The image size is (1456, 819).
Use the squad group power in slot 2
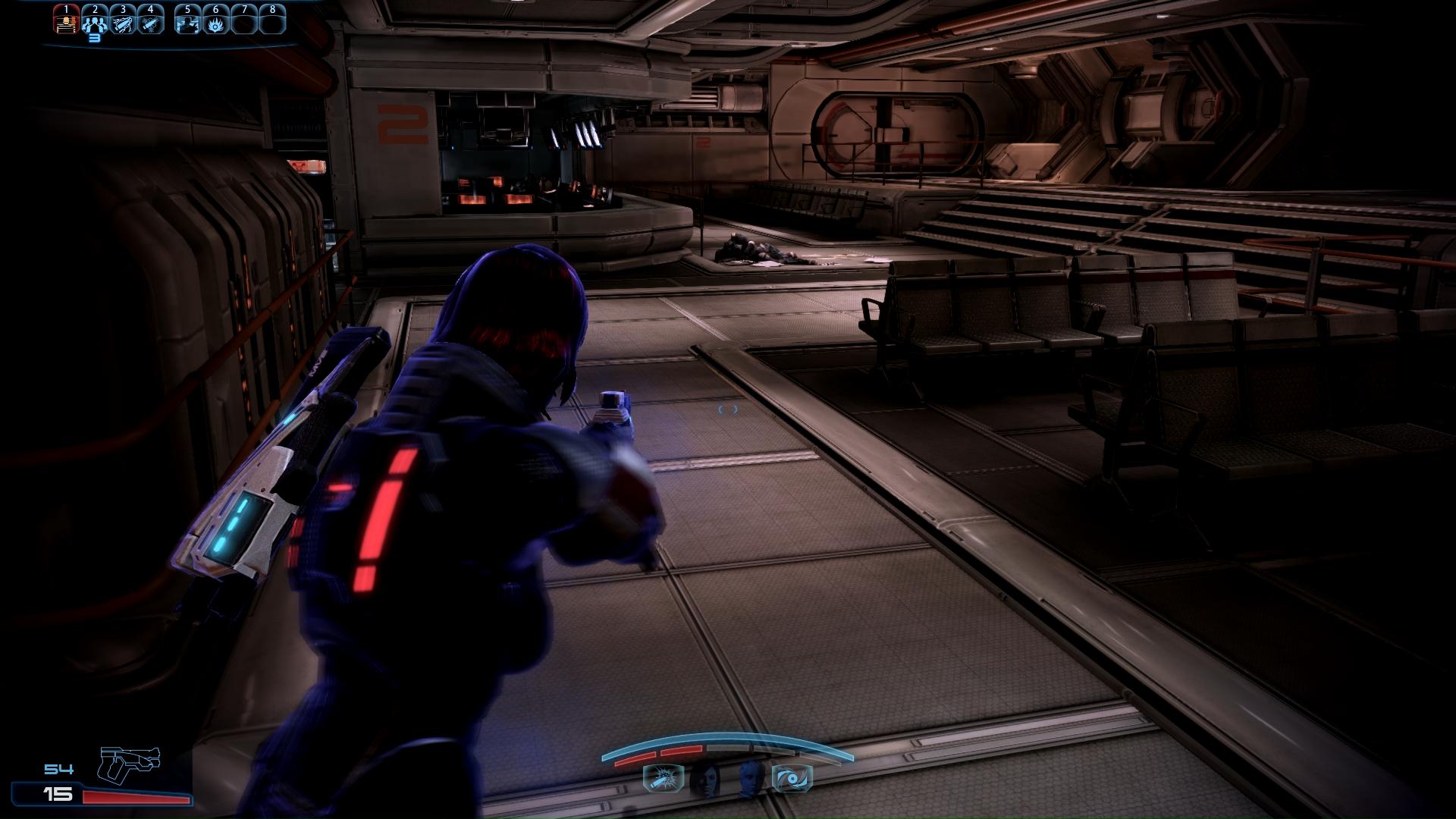coord(95,21)
